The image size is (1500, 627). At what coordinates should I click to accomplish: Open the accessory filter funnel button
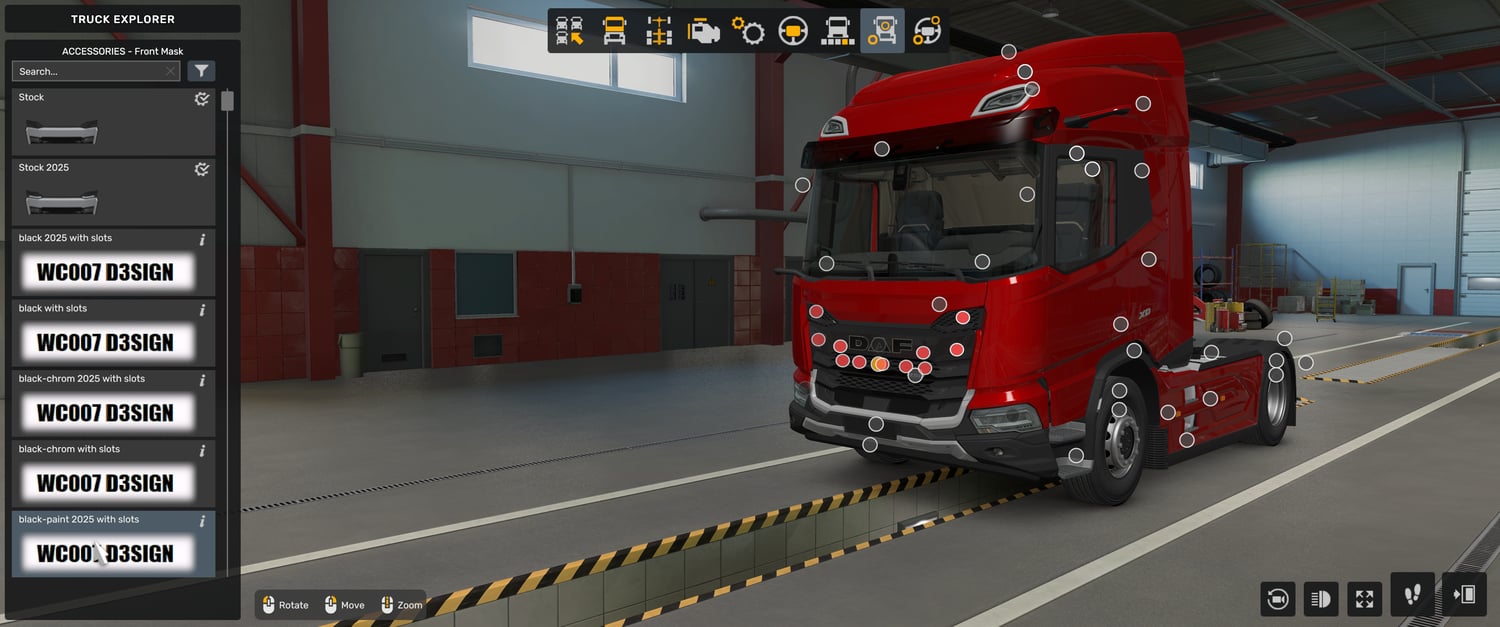point(201,71)
